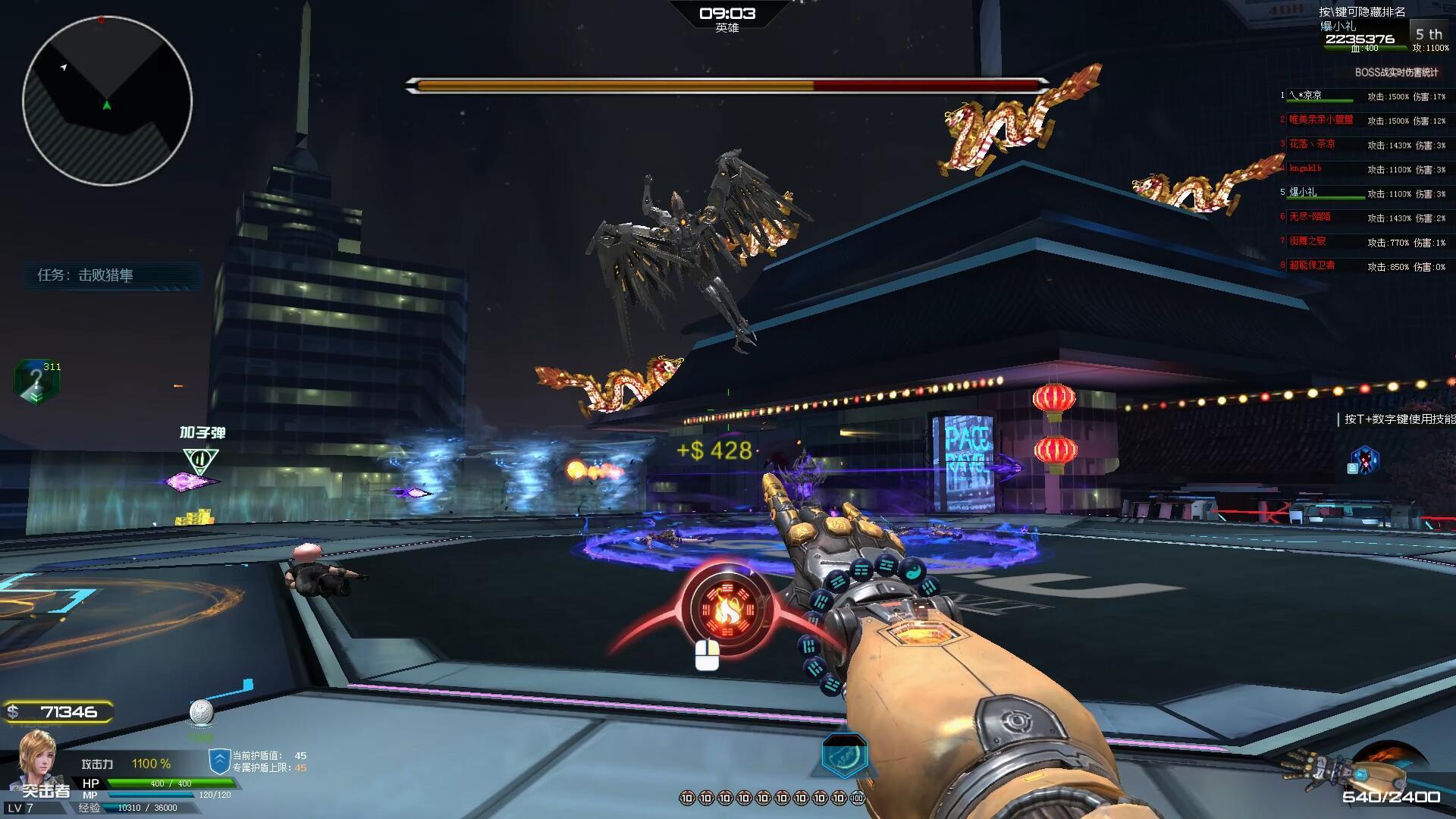
Task: Click the hexagonal skill icon beside the skill hint
Action: pyautogui.click(x=1365, y=460)
